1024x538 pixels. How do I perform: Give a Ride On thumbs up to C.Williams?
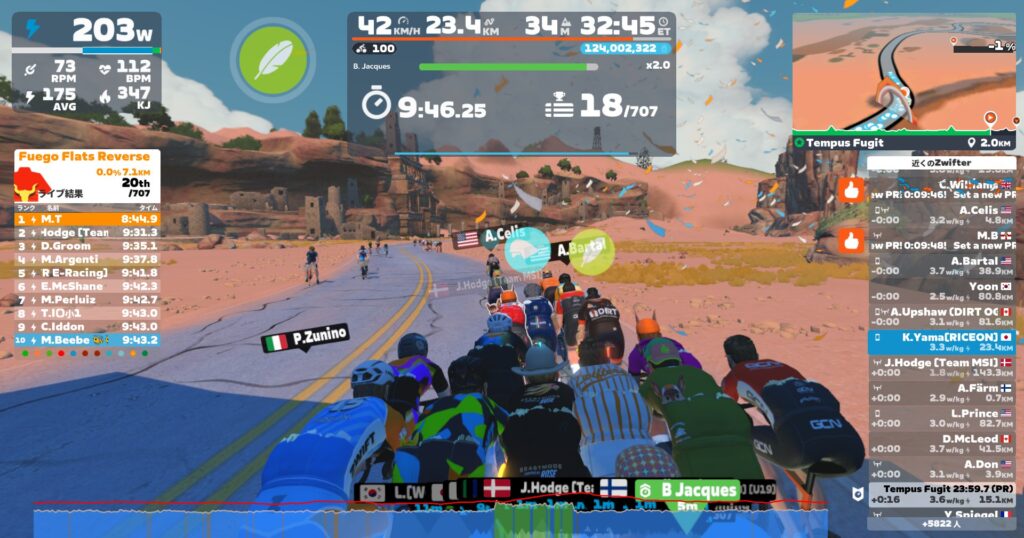pos(851,189)
